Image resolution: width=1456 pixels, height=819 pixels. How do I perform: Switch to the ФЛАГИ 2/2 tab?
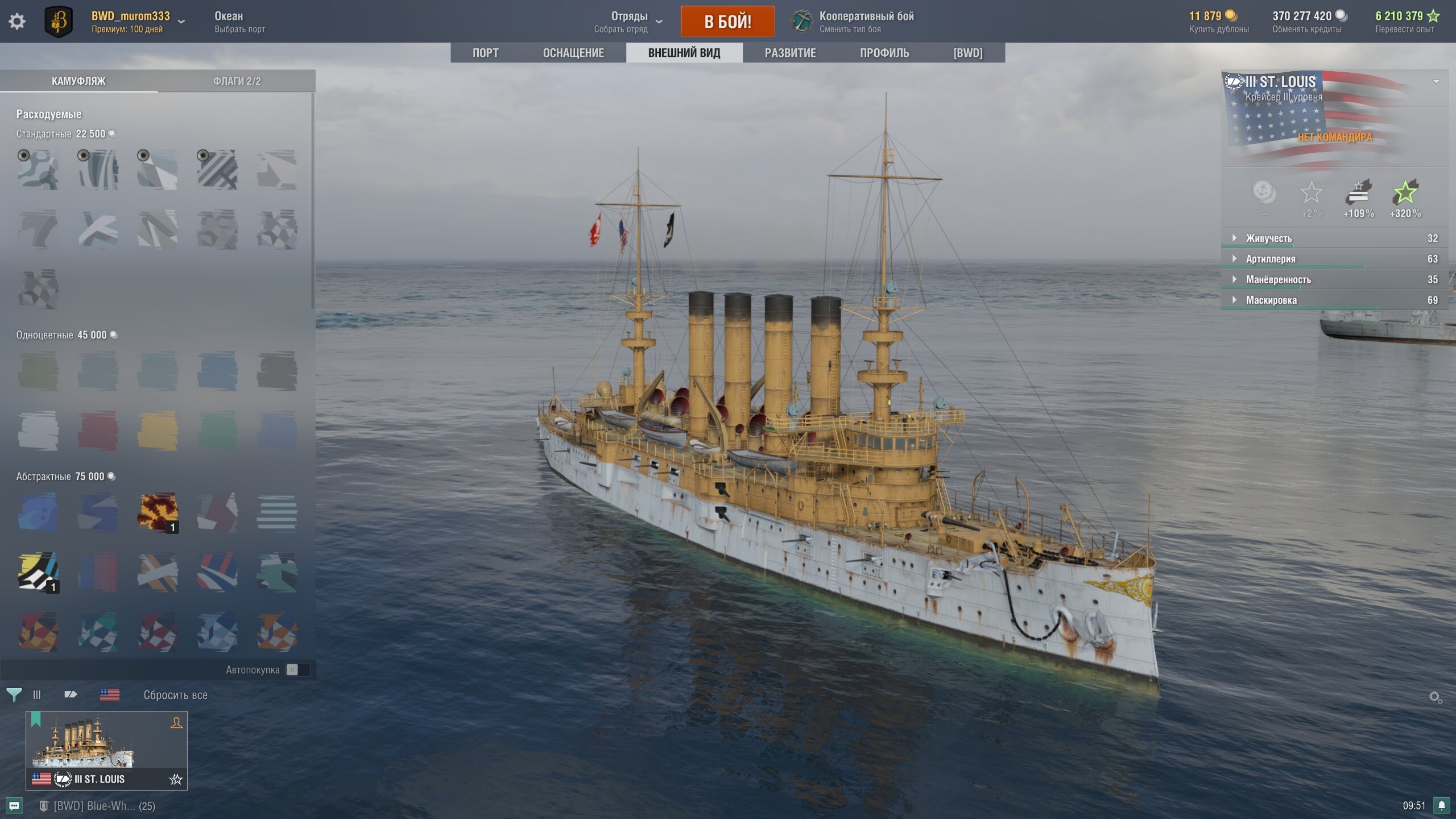pyautogui.click(x=237, y=81)
